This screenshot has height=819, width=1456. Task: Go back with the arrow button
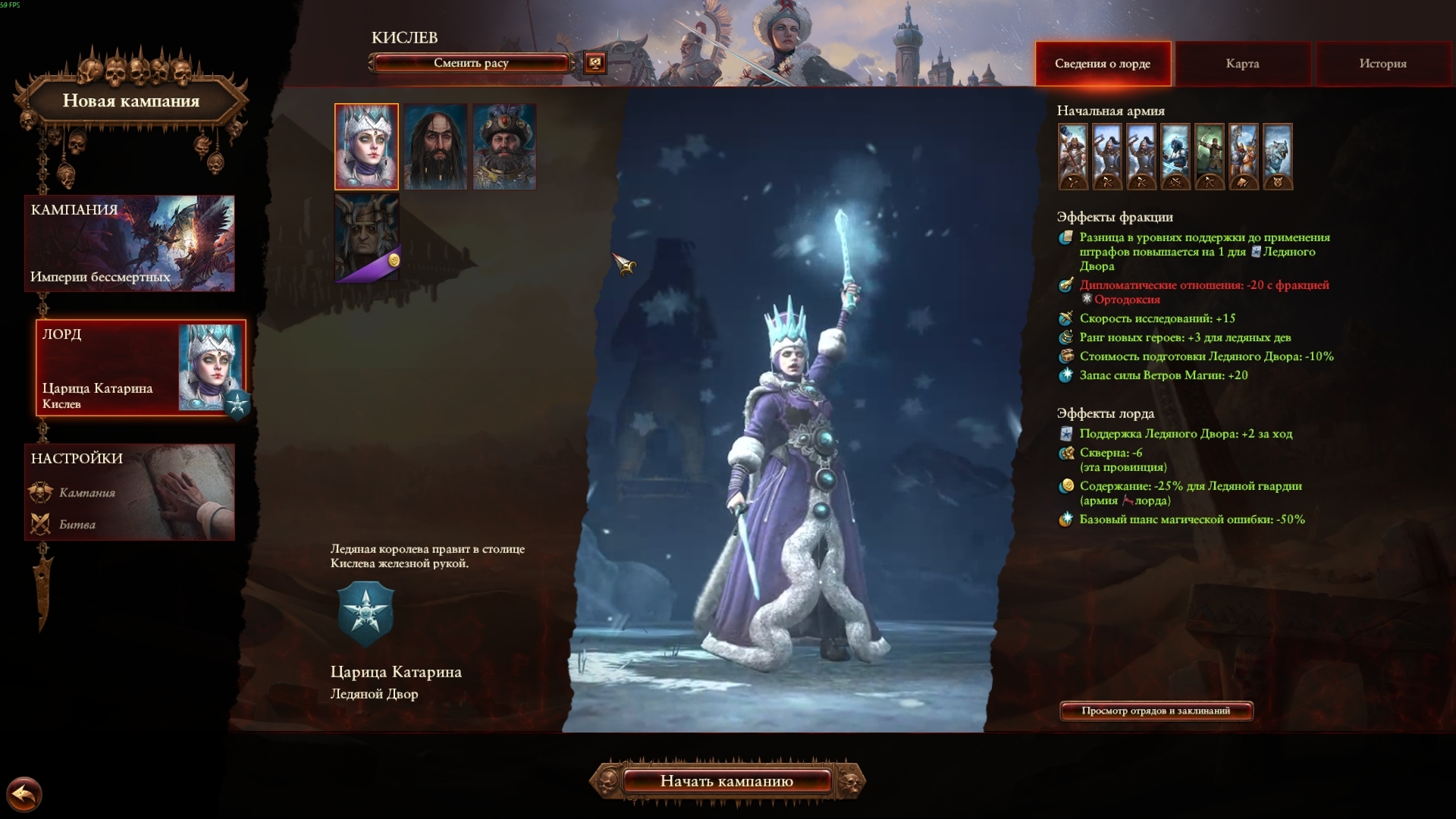click(24, 795)
